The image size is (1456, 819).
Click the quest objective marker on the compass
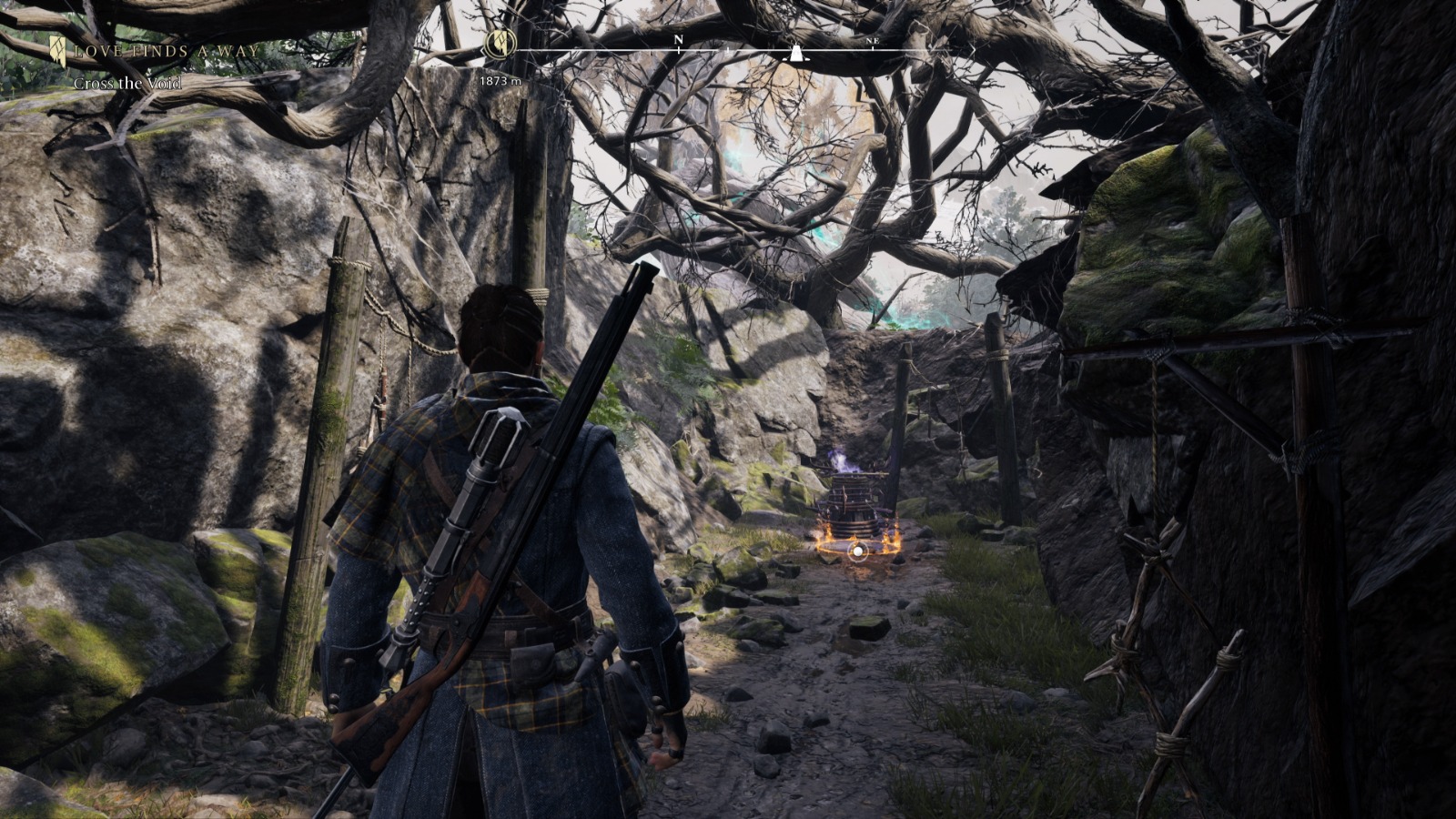click(500, 43)
